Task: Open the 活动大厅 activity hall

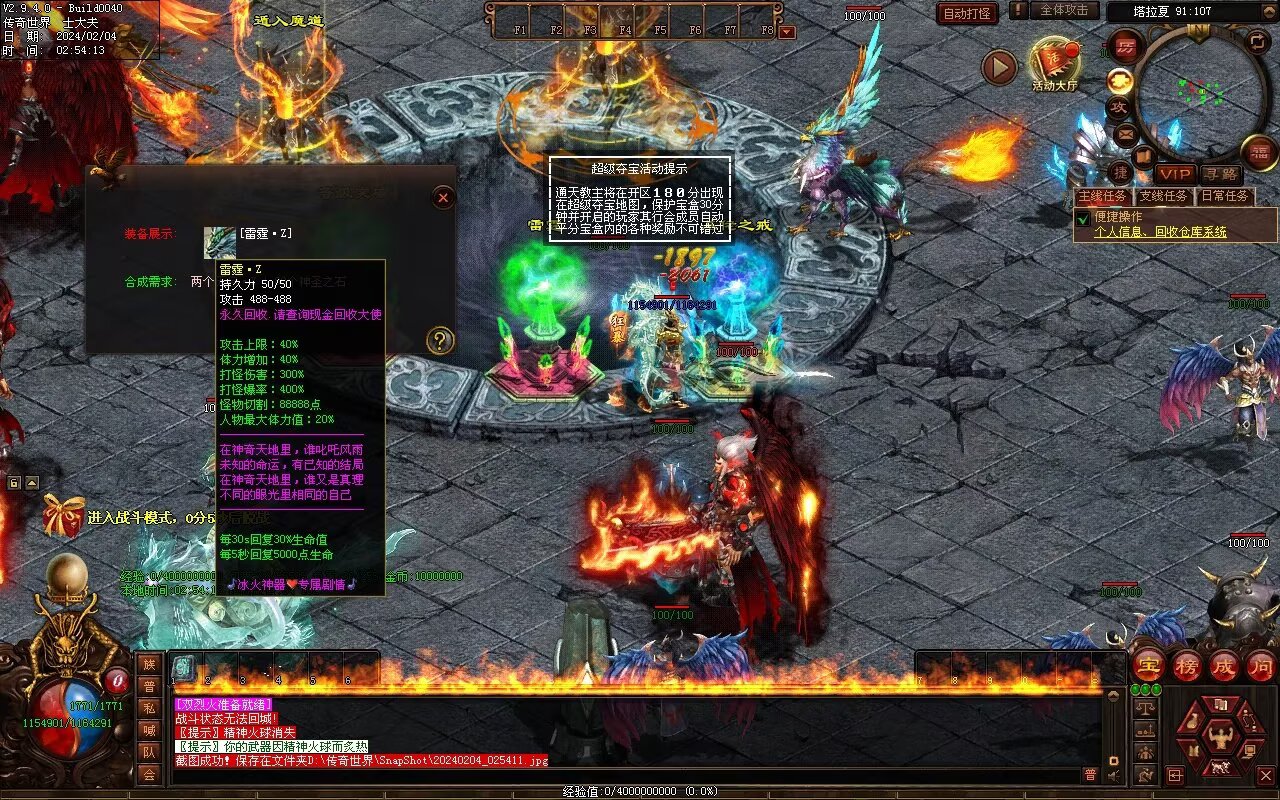Action: tap(1055, 63)
